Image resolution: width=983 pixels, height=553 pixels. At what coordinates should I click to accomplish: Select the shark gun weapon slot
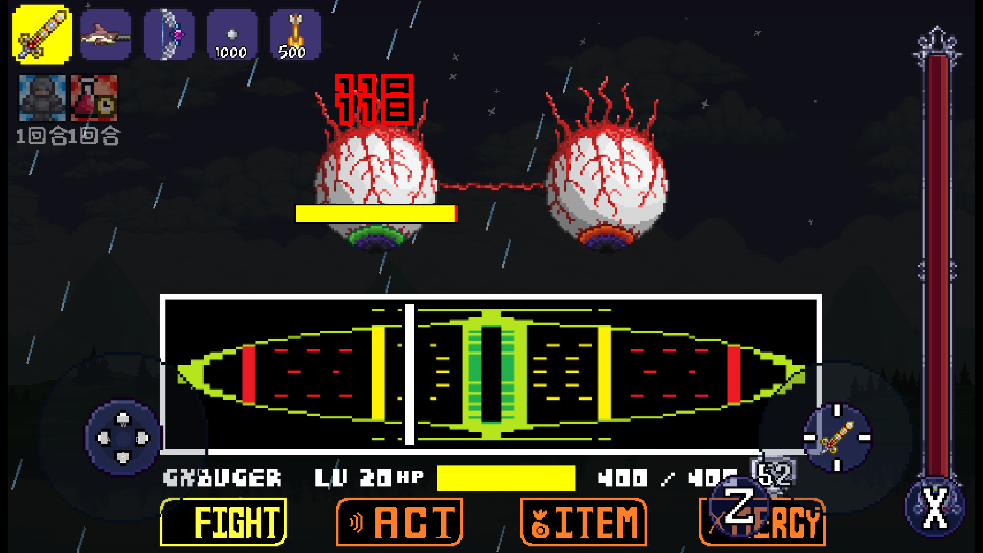[105, 34]
